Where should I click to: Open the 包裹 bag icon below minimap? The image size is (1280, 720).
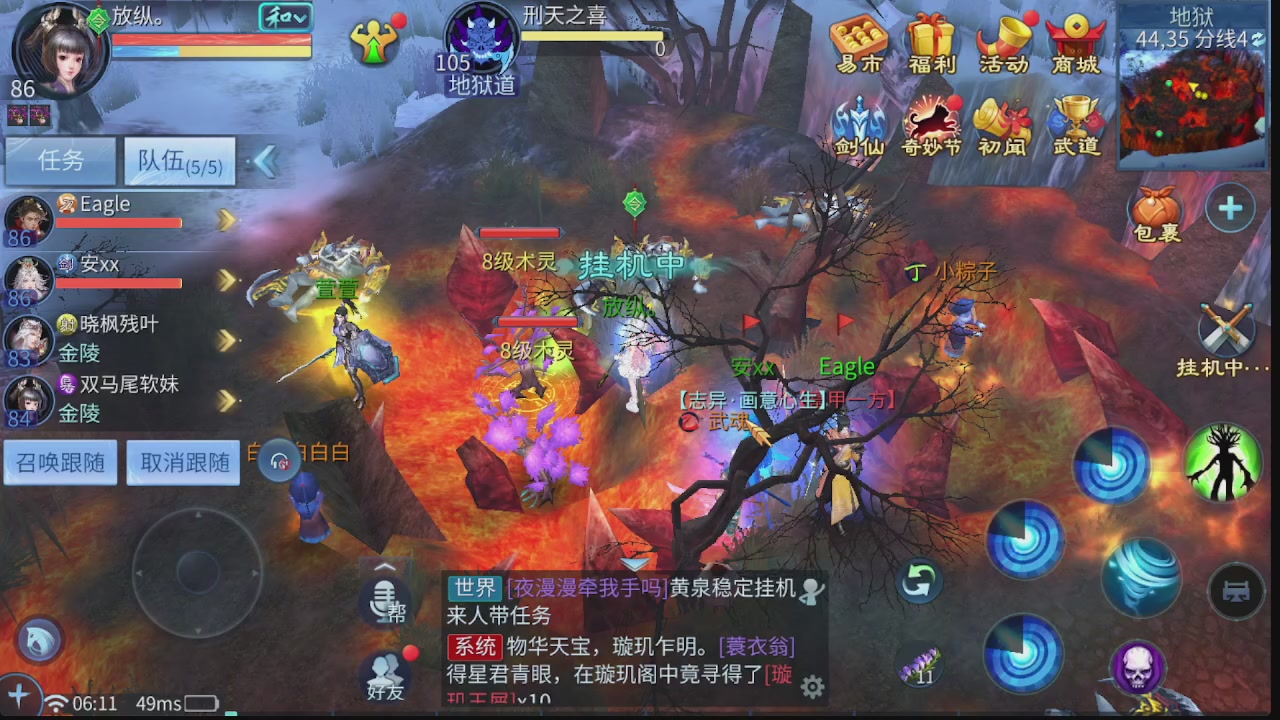pos(1155,208)
